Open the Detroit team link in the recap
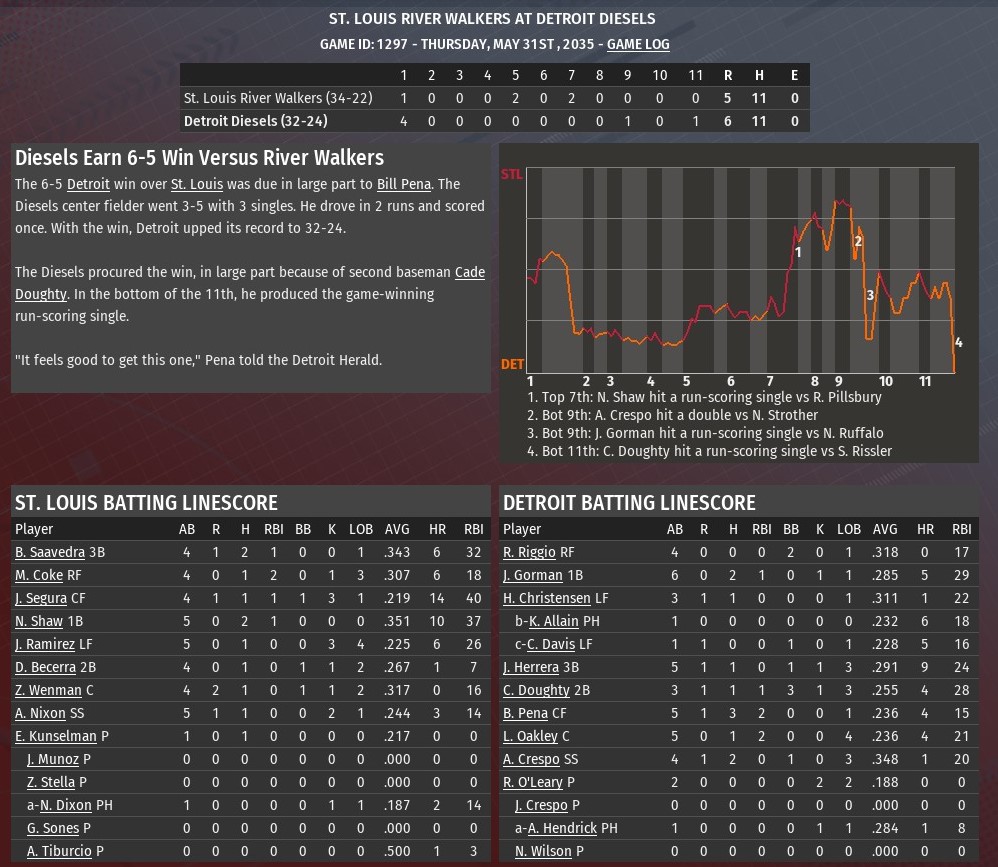Viewport: 998px width, 867px height. (88, 184)
